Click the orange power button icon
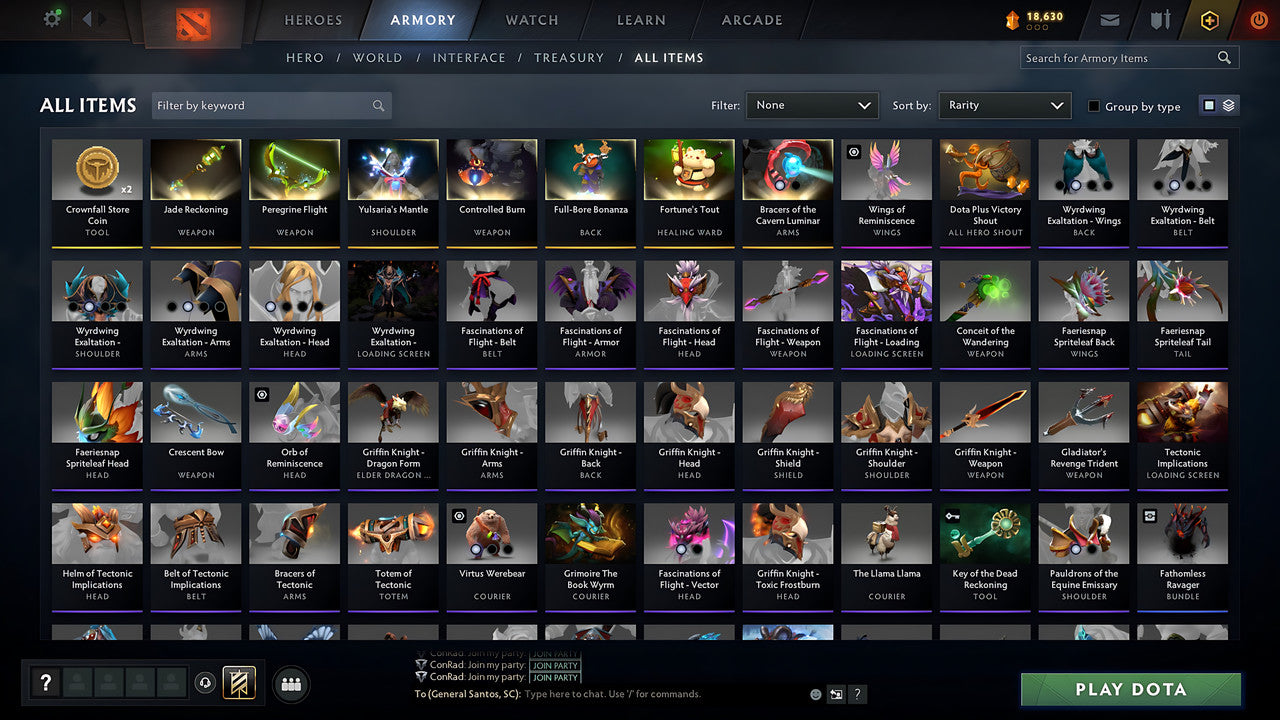Image resolution: width=1280 pixels, height=720 pixels. pos(1258,19)
